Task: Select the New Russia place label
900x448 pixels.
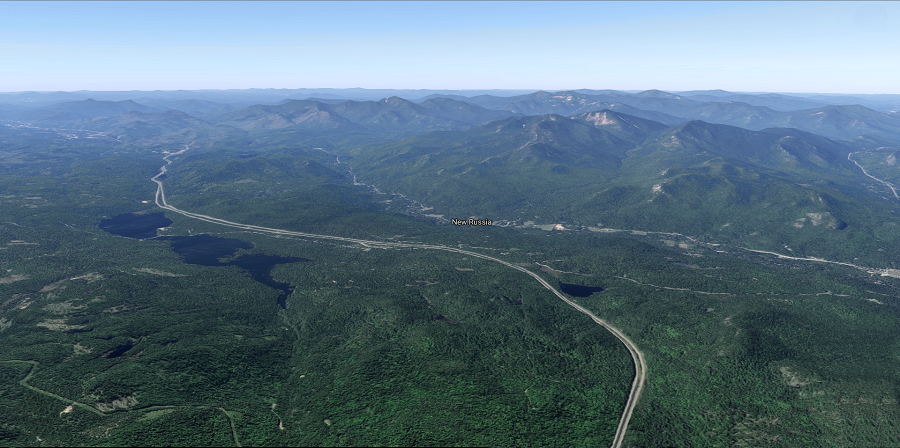Action: coord(471,222)
